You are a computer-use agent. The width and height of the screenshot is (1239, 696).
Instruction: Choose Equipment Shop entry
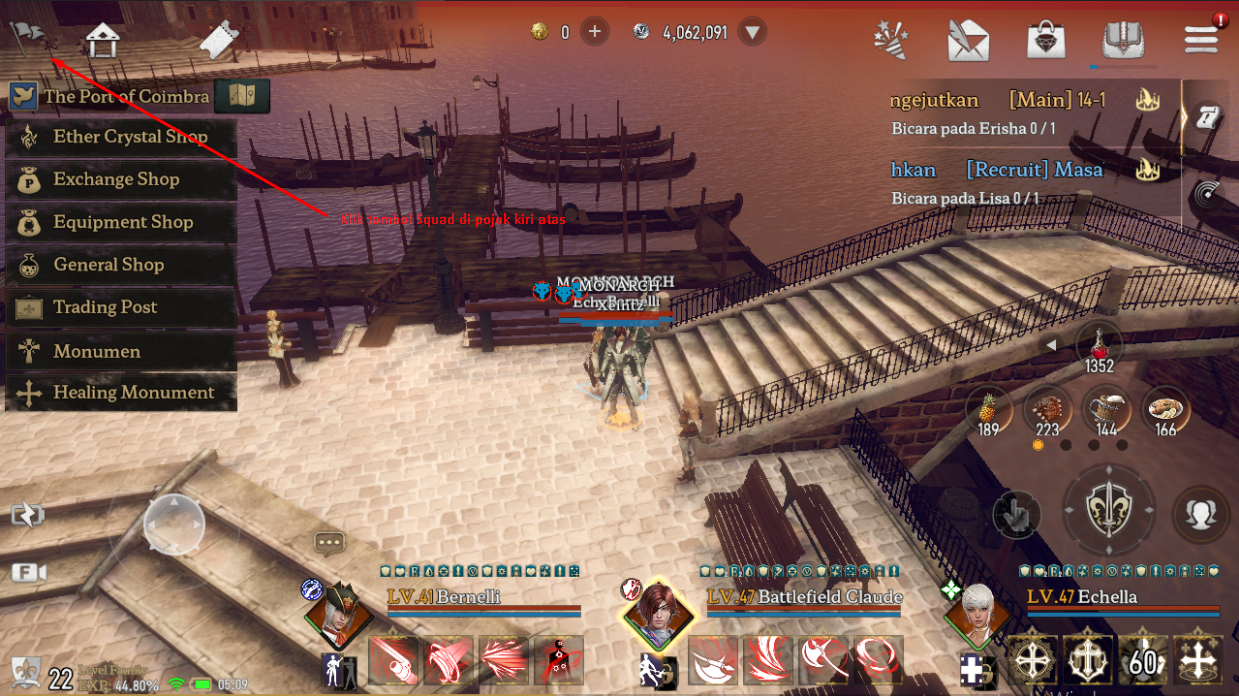pos(121,222)
